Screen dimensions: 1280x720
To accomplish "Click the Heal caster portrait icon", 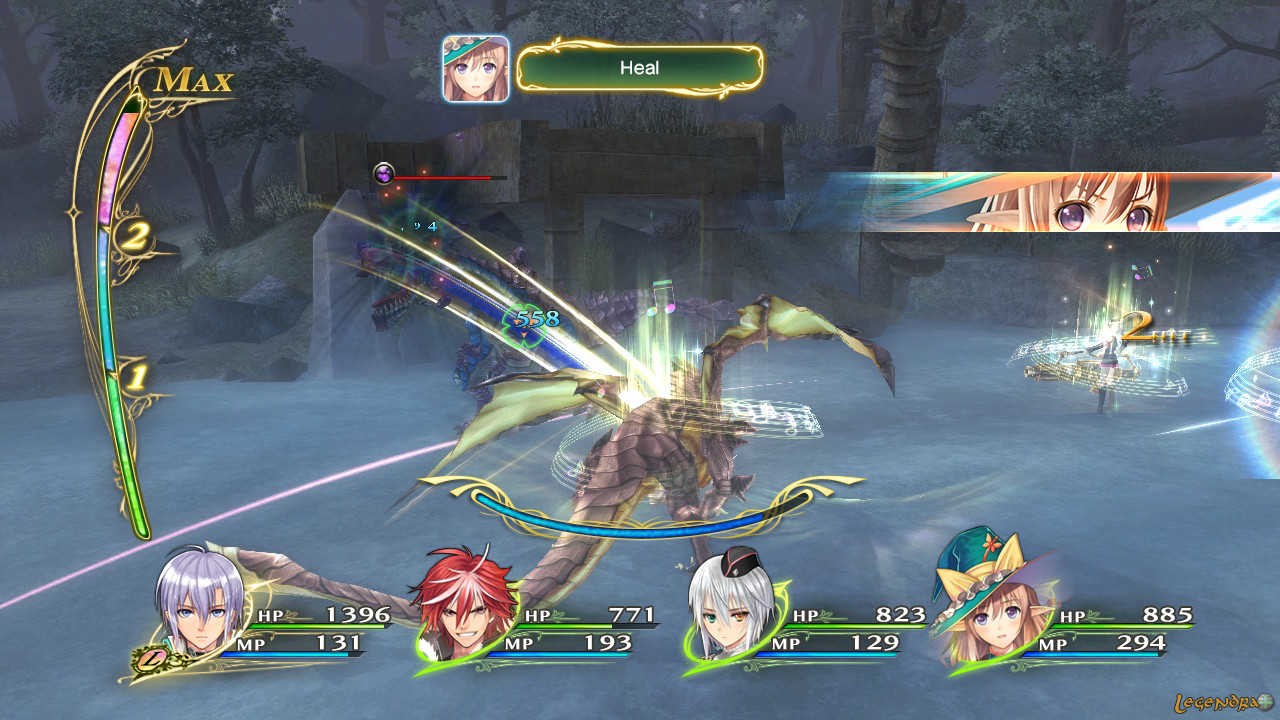I will 476,68.
